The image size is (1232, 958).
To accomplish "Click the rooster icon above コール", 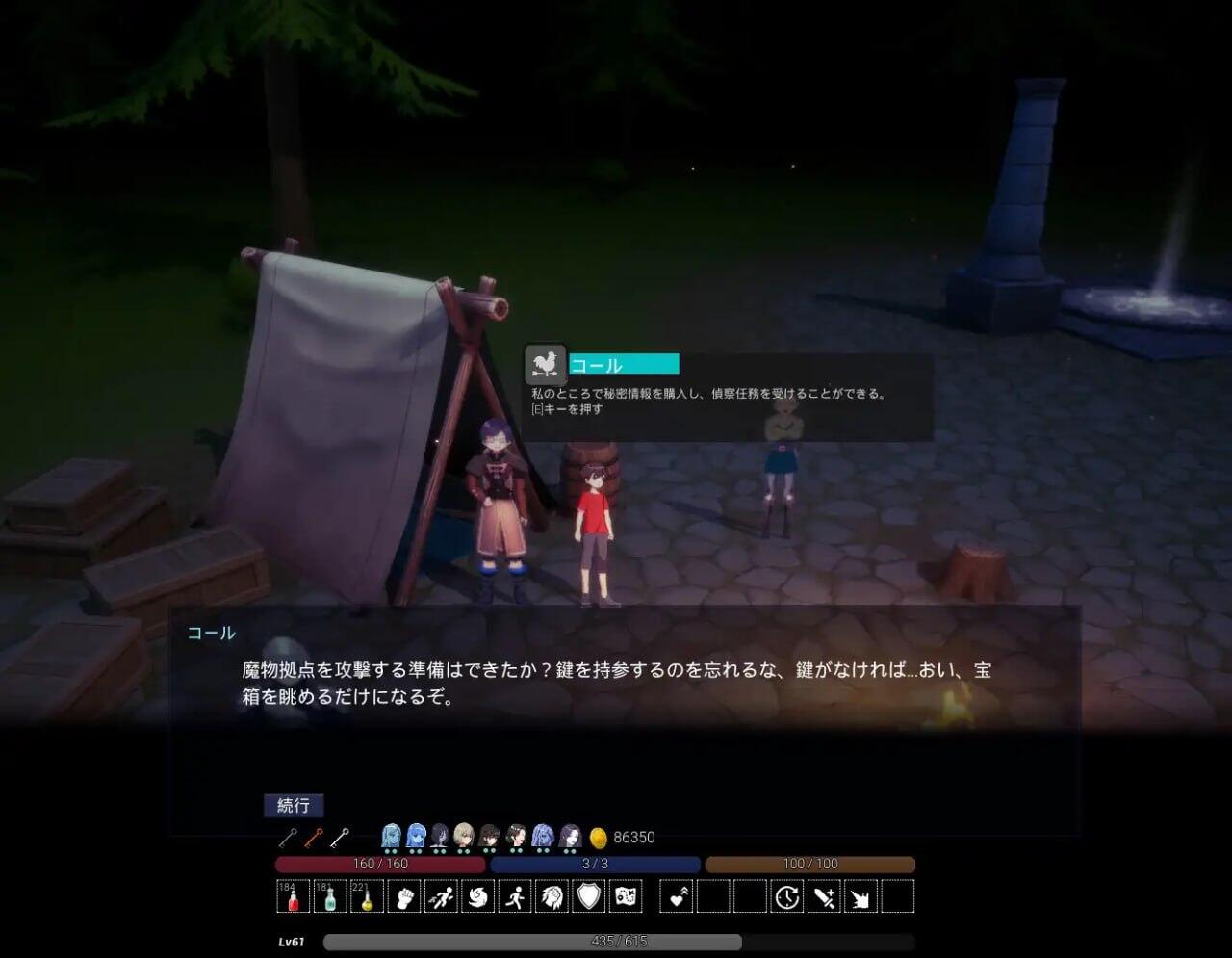I will click(545, 365).
